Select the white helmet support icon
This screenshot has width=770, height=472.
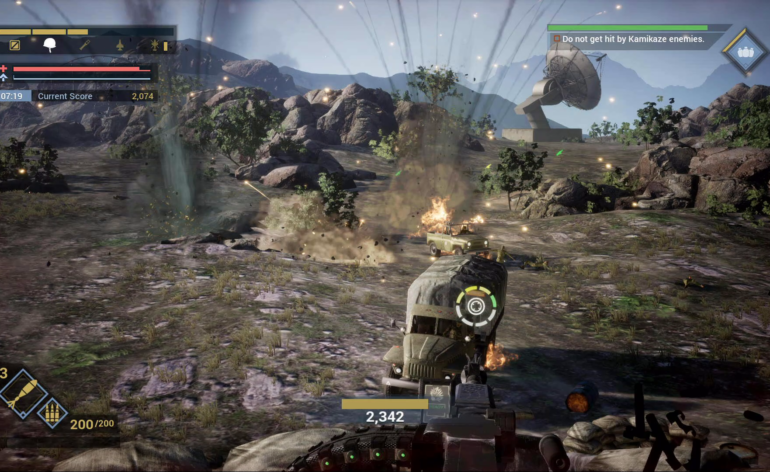click(50, 45)
